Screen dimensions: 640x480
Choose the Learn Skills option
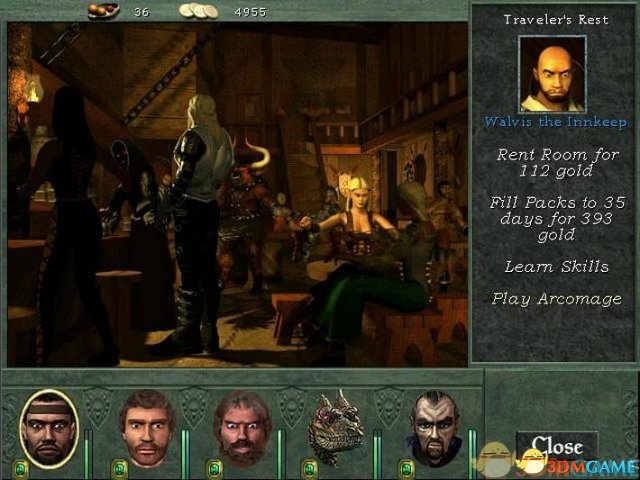[x=554, y=267]
